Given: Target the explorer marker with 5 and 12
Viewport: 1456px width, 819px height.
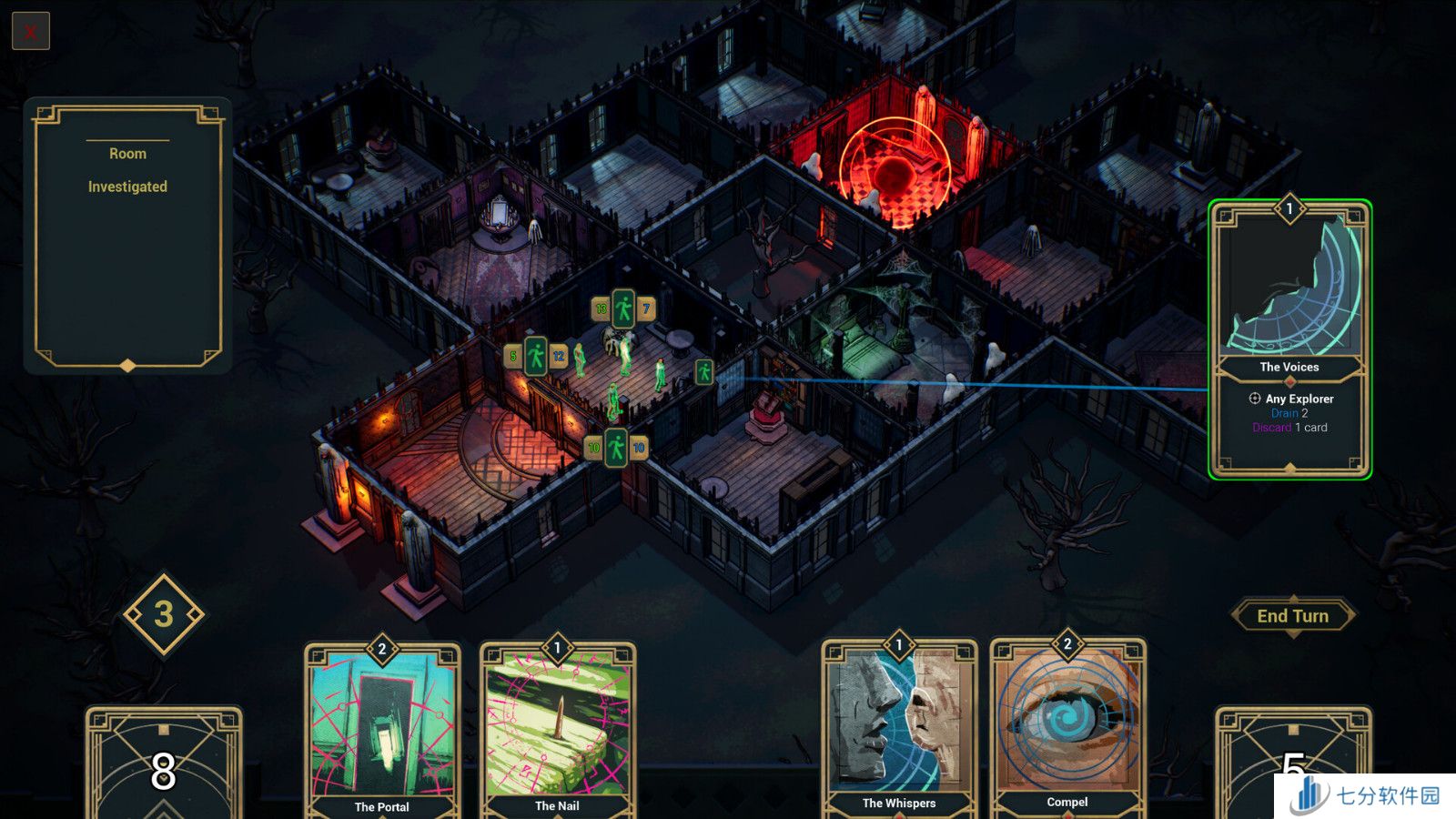Looking at the screenshot, I should point(536,356).
